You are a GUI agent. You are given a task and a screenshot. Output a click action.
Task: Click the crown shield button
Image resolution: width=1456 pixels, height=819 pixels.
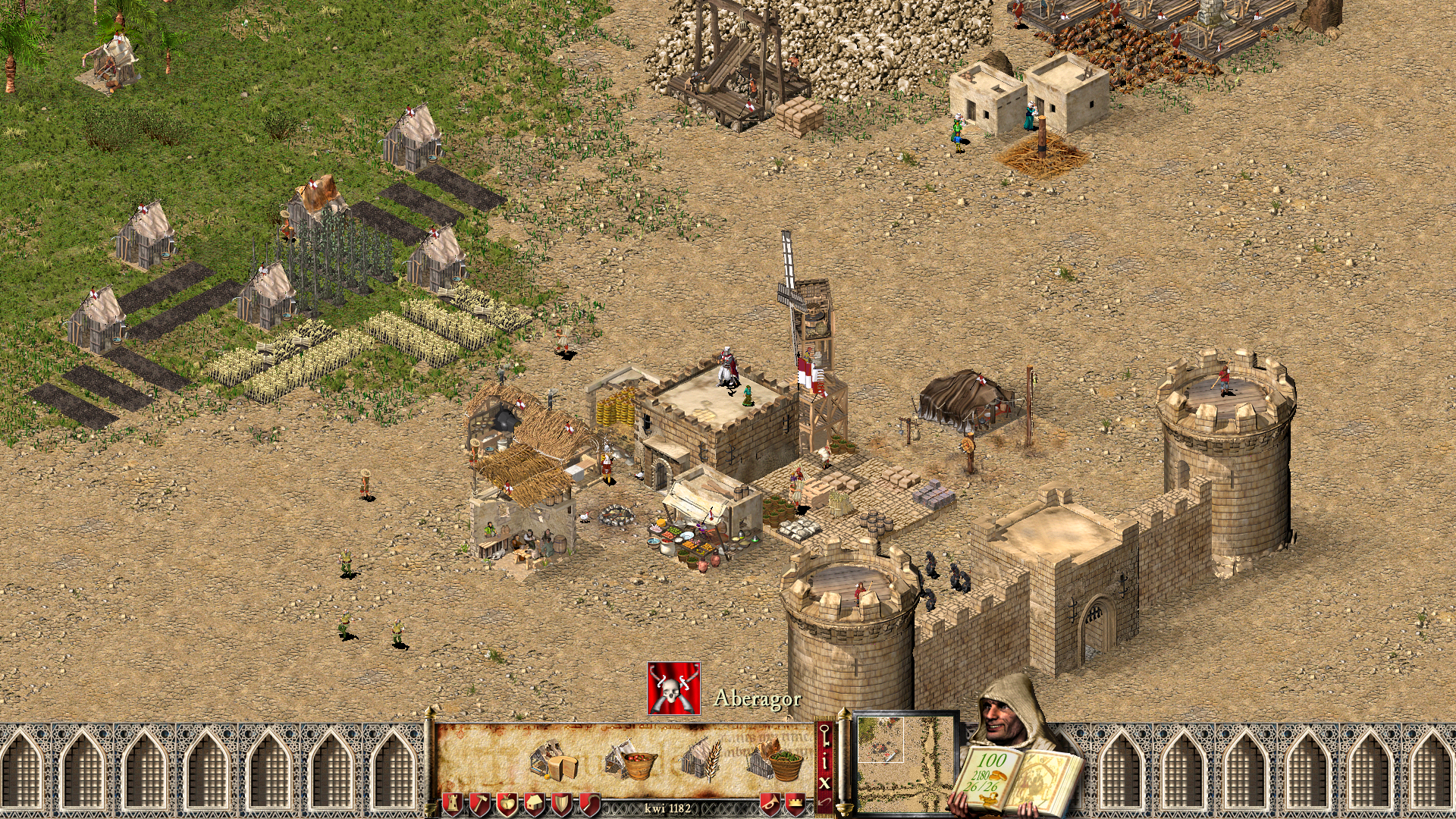coord(795,804)
